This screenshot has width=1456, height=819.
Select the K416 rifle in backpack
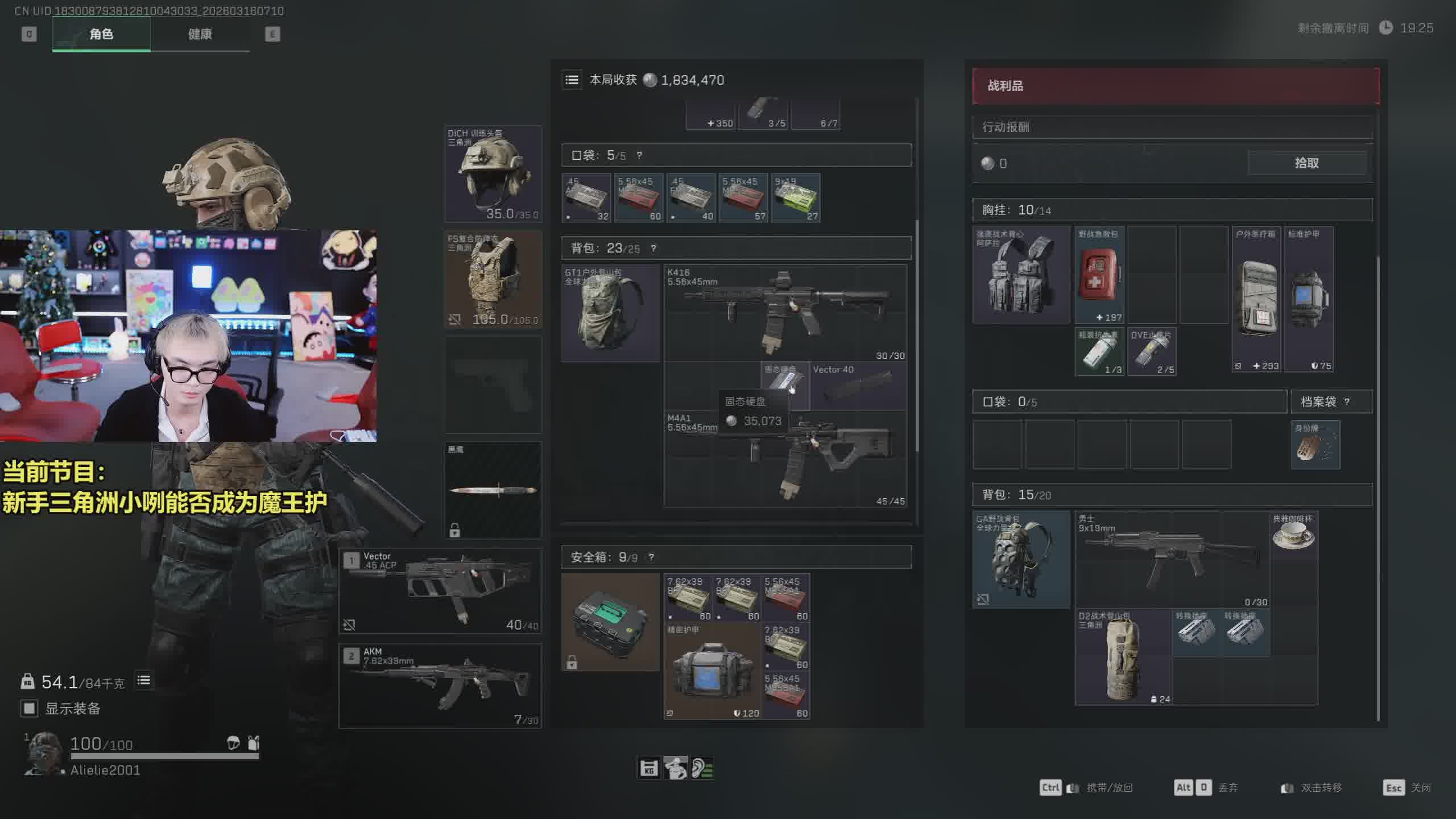(785, 312)
